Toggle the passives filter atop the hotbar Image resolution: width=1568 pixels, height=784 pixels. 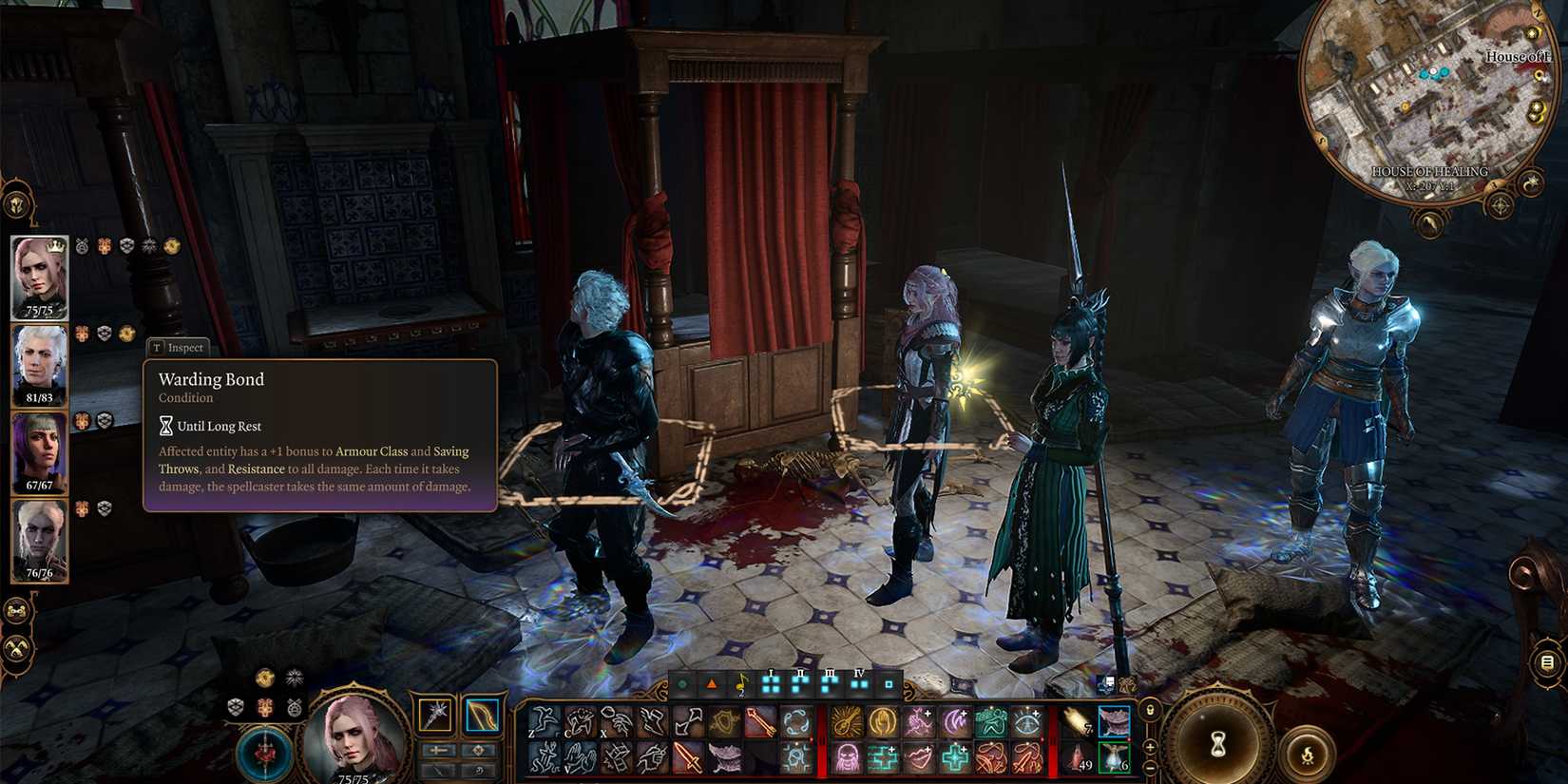pyautogui.click(x=680, y=683)
